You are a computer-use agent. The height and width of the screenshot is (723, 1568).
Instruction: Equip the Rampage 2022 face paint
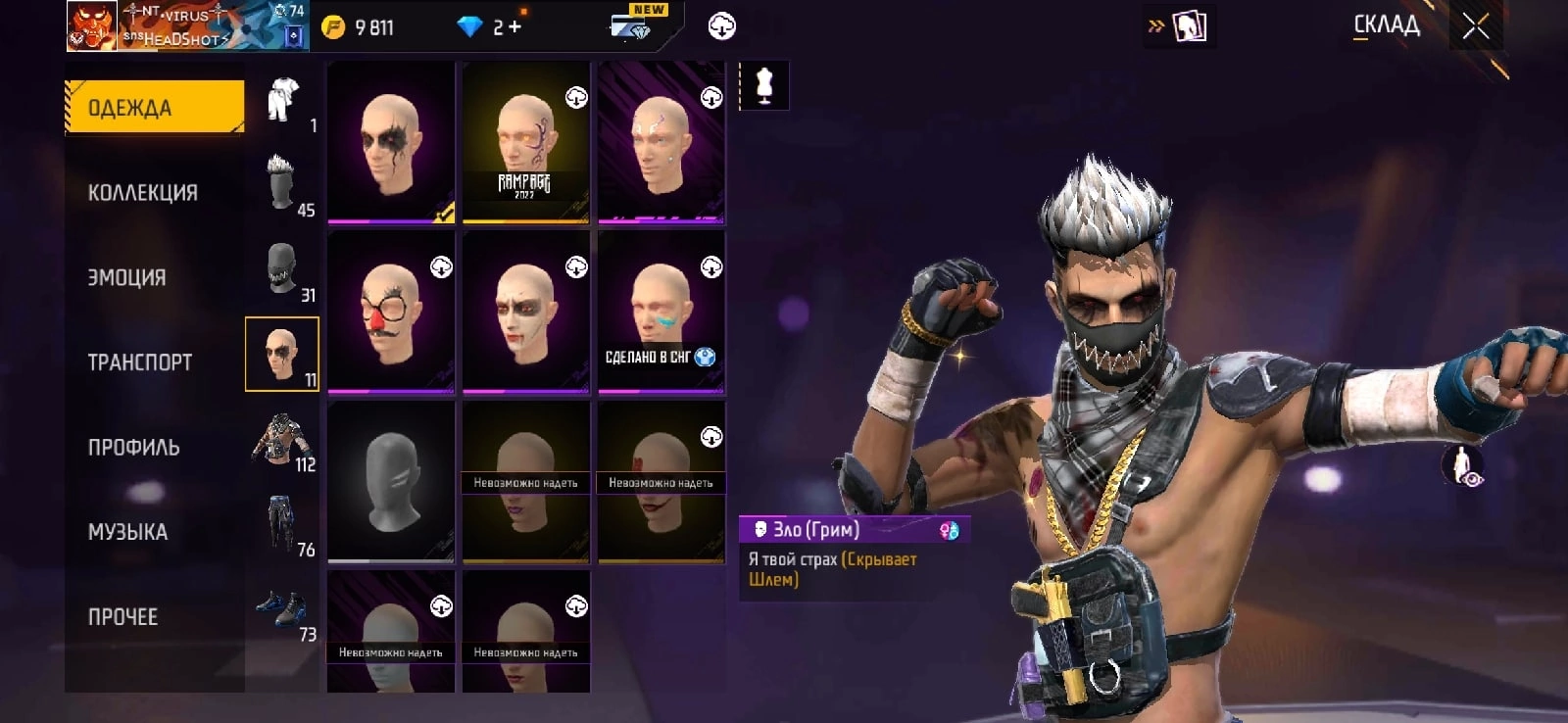(525, 143)
